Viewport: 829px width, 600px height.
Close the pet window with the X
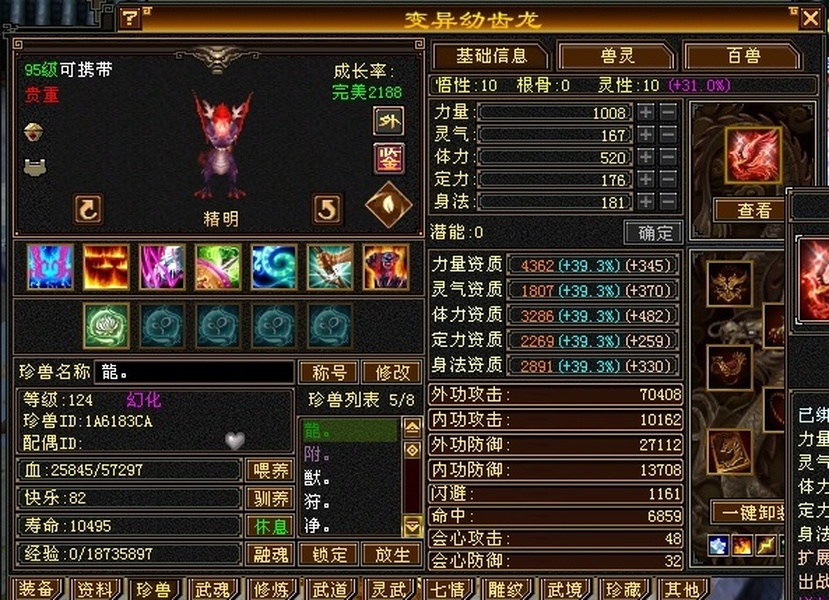point(809,17)
